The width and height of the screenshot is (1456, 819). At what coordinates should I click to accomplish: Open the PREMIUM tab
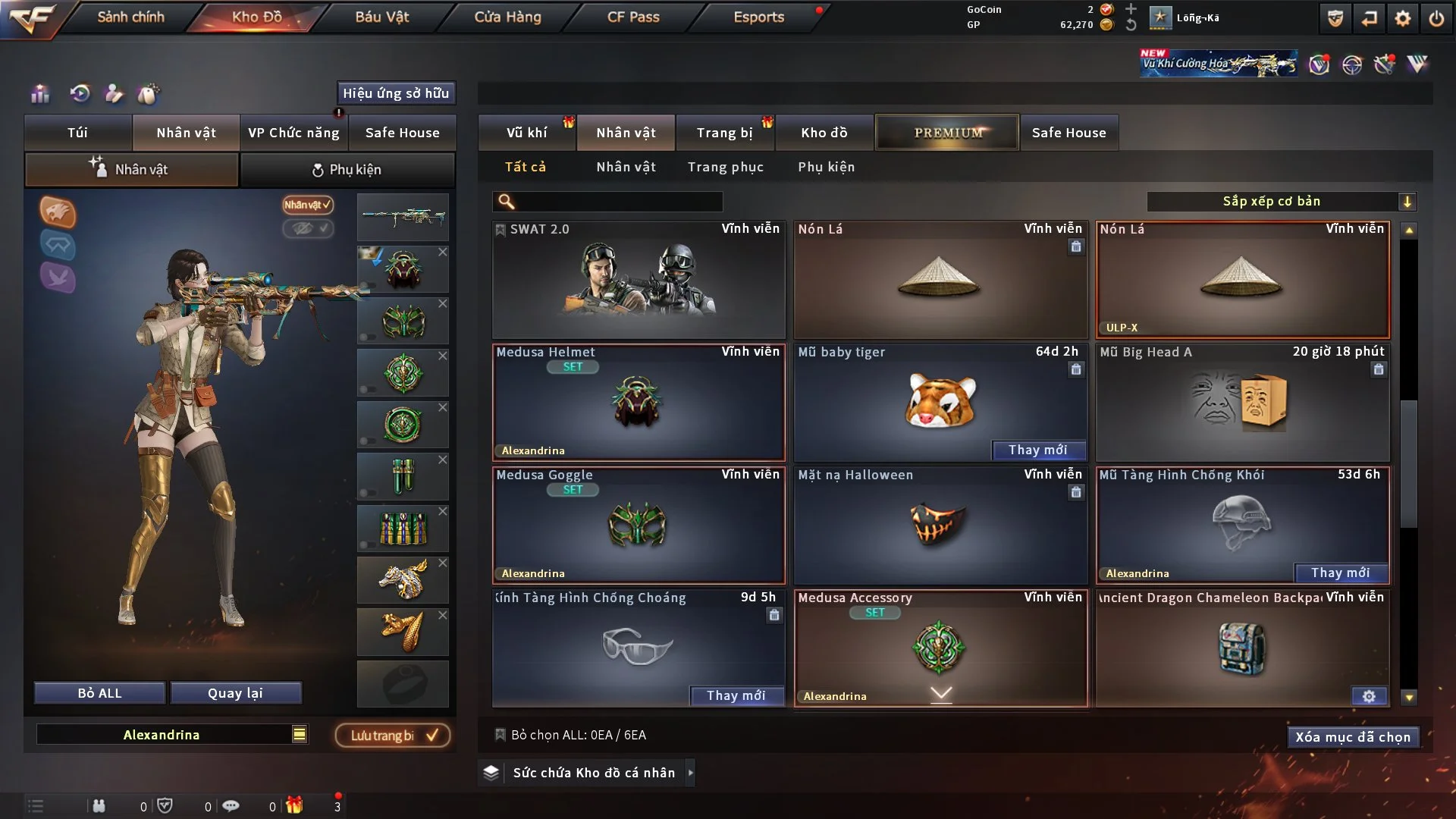pos(947,133)
